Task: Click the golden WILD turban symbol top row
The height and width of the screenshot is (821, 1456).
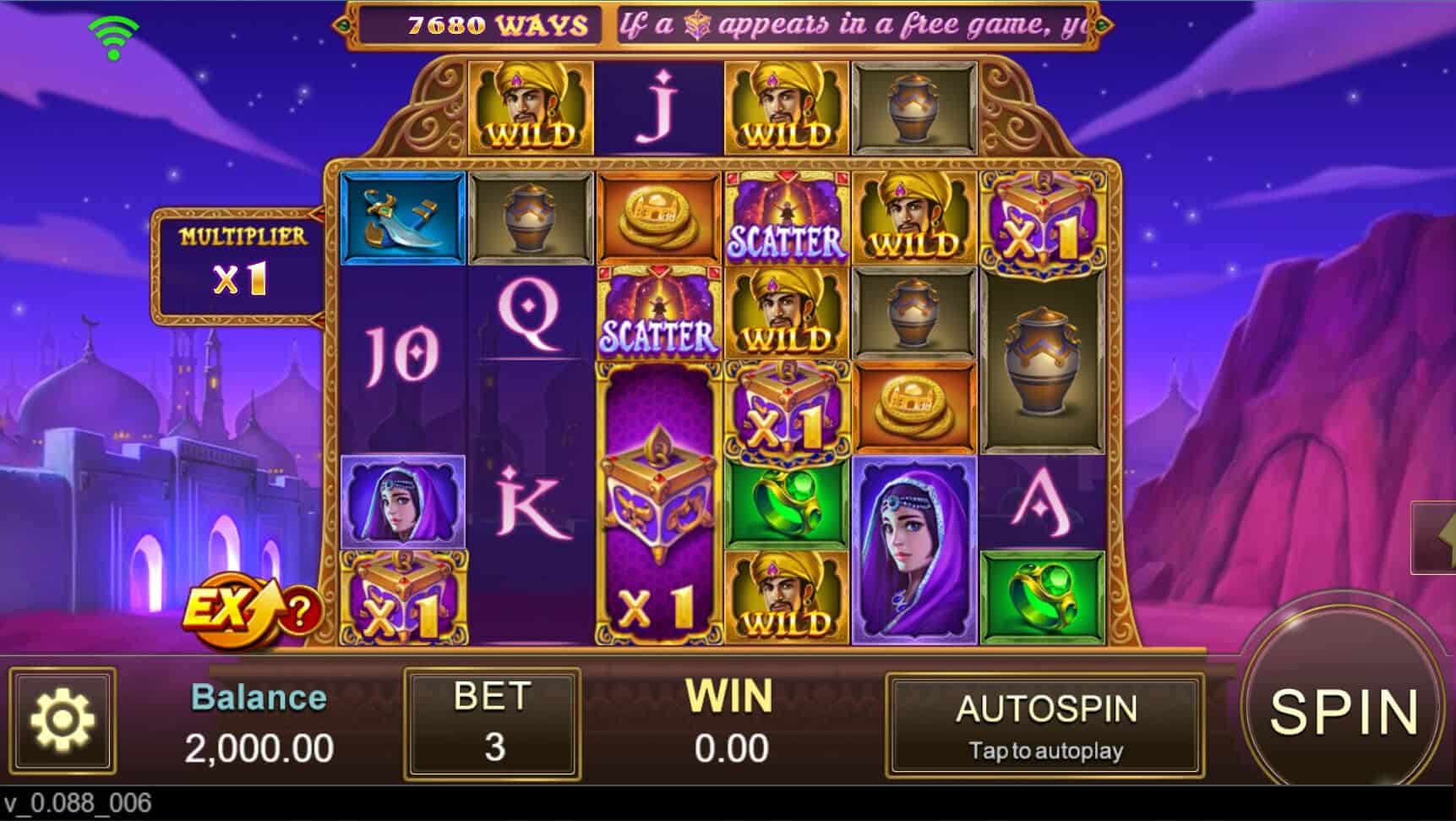Action: (532, 108)
